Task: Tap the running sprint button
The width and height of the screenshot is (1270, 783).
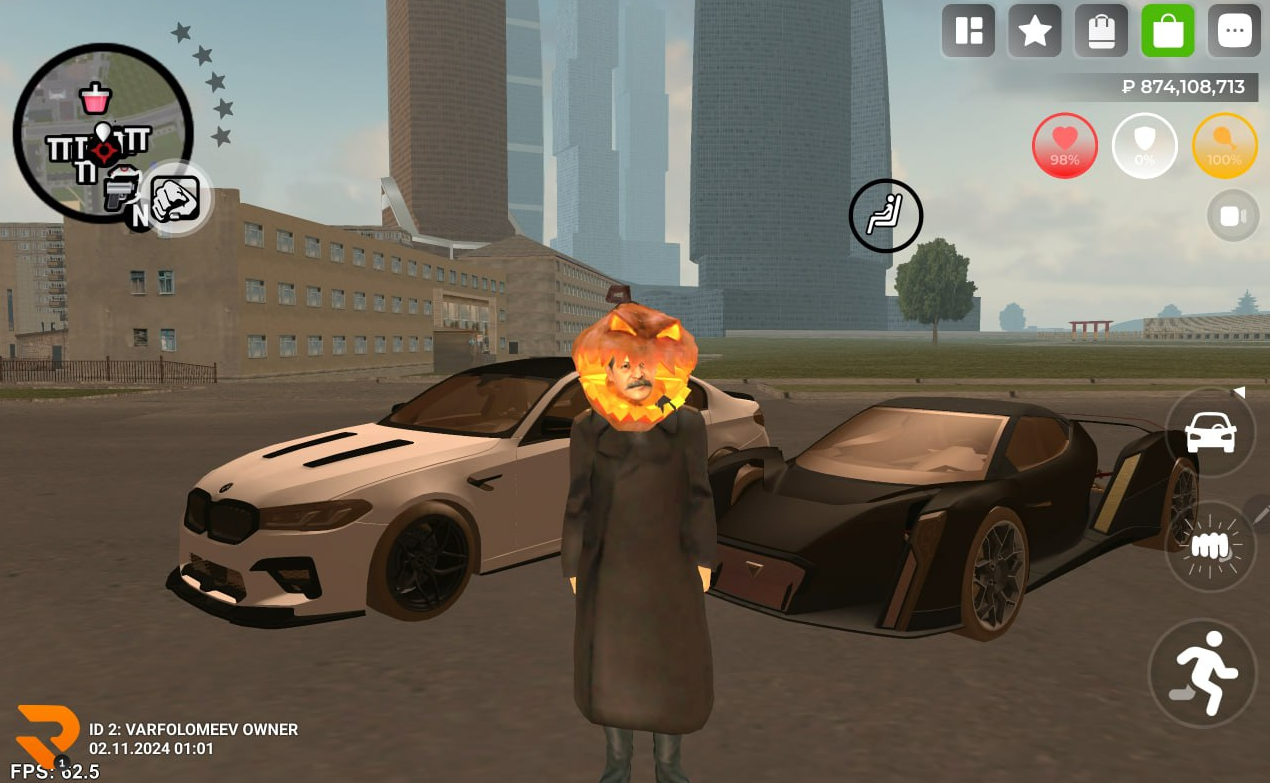Action: tap(1202, 672)
